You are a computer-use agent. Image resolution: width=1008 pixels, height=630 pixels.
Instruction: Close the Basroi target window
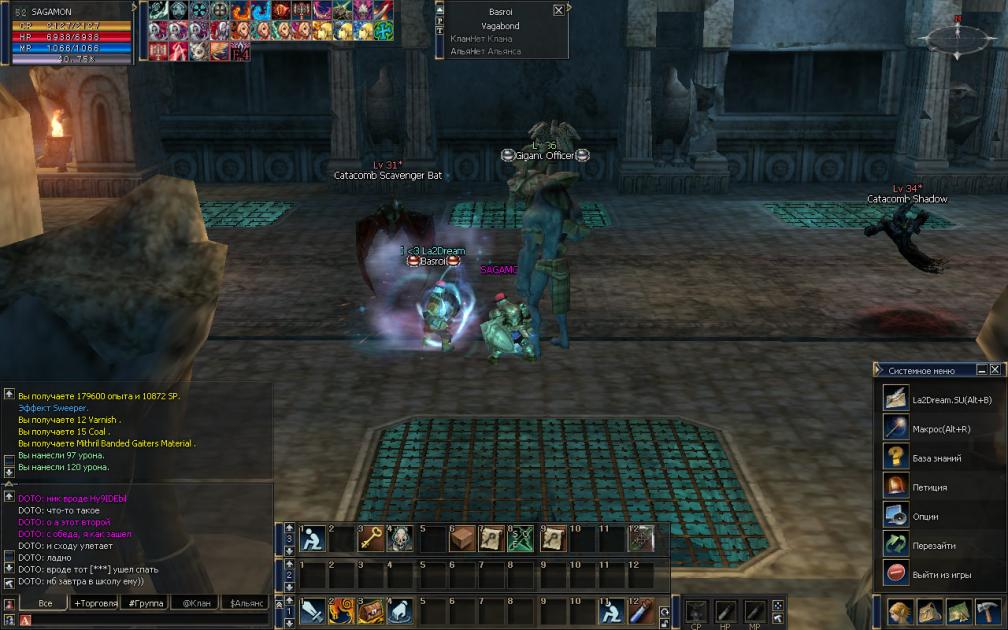tap(558, 10)
